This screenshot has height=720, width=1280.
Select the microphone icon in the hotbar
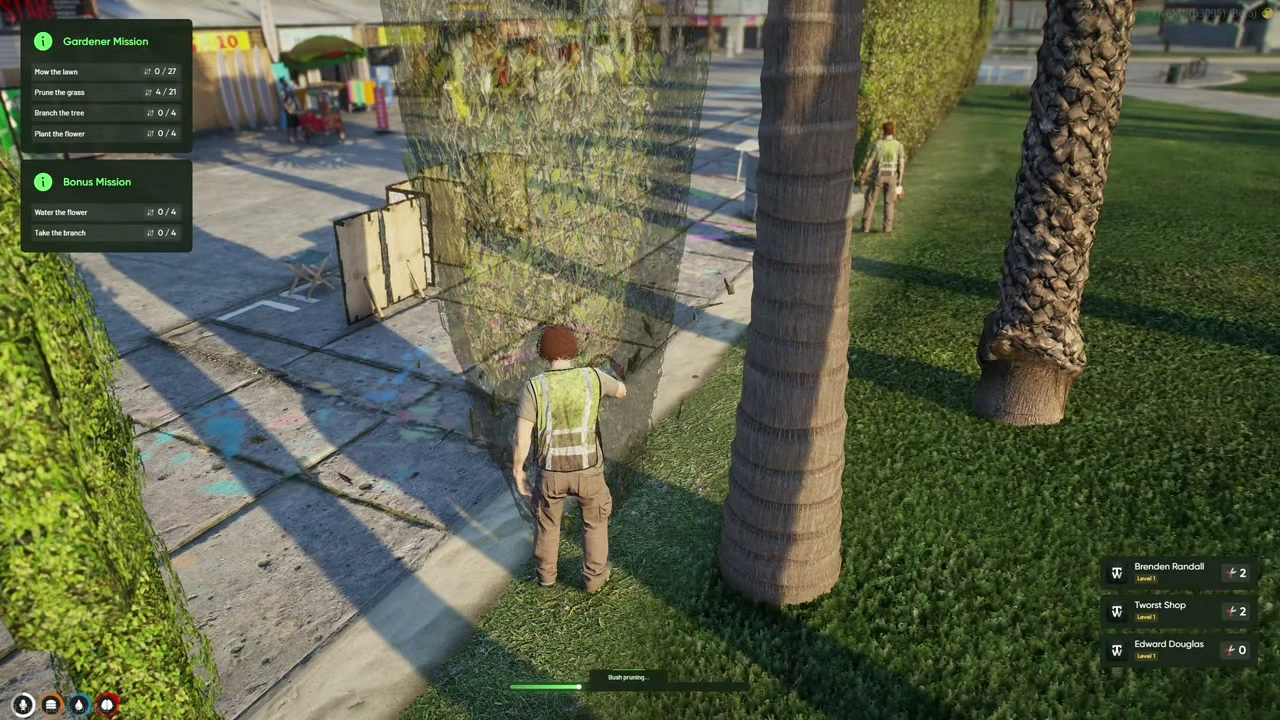(22, 703)
